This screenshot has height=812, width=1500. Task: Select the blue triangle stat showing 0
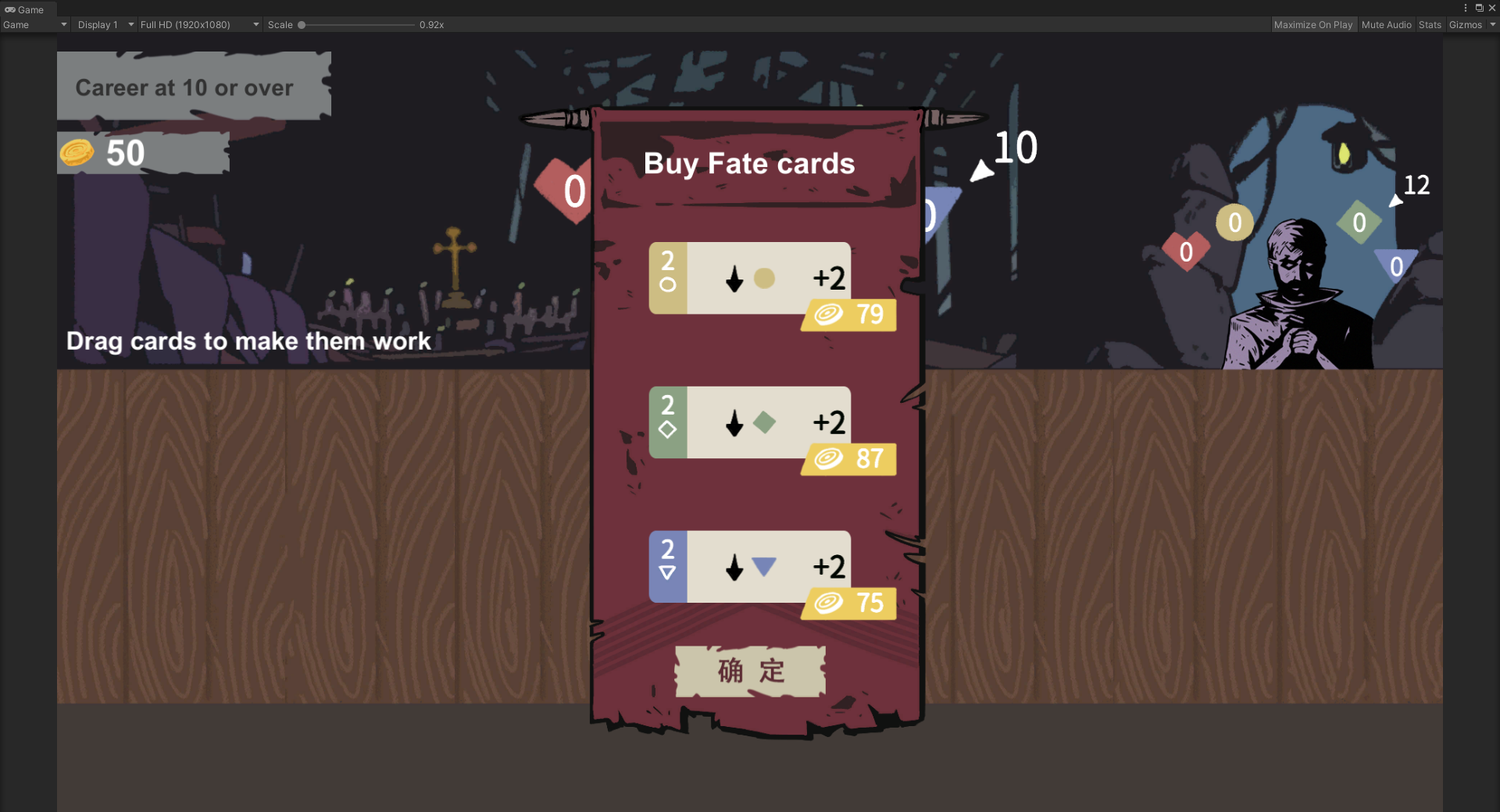point(1396,265)
